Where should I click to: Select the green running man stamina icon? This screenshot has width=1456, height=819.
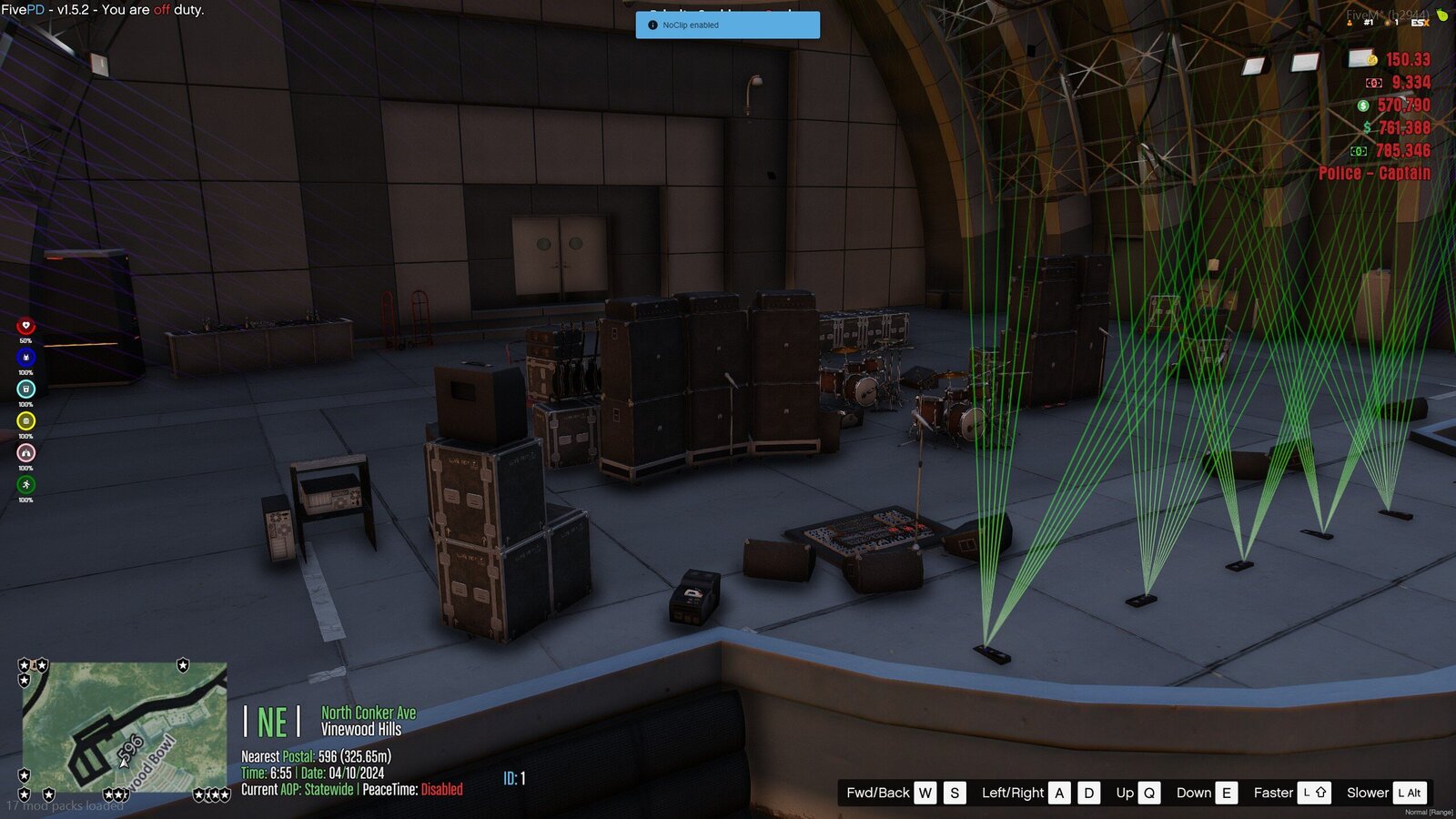[x=25, y=485]
